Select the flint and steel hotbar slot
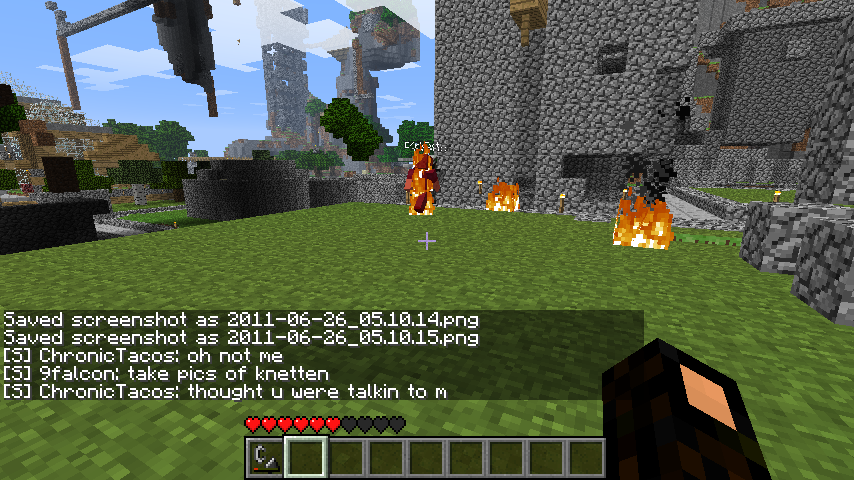 click(x=265, y=458)
